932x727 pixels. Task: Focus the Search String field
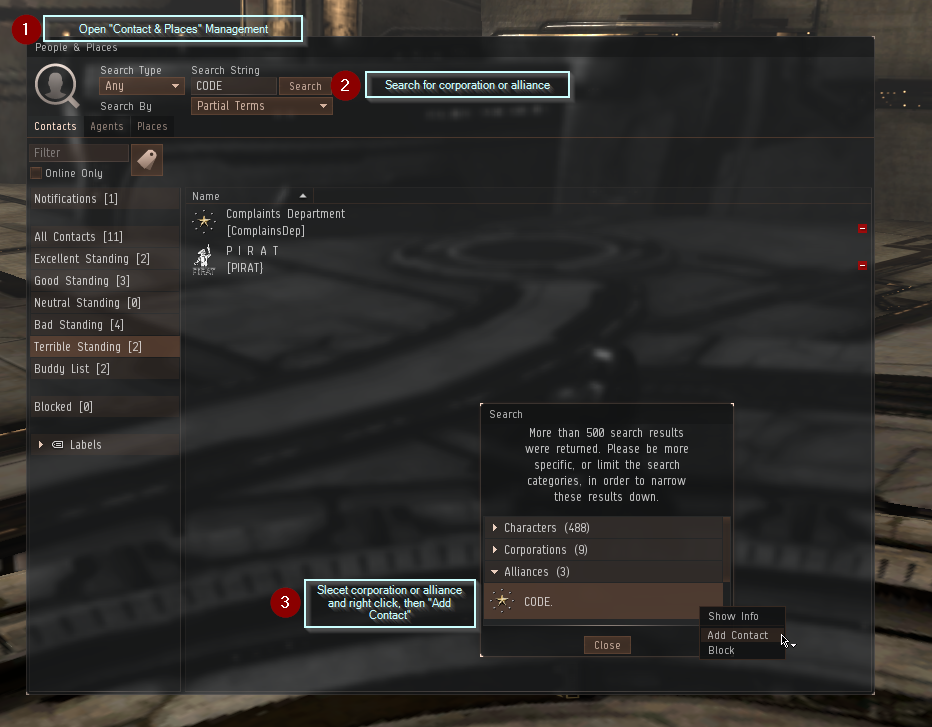tap(233, 87)
